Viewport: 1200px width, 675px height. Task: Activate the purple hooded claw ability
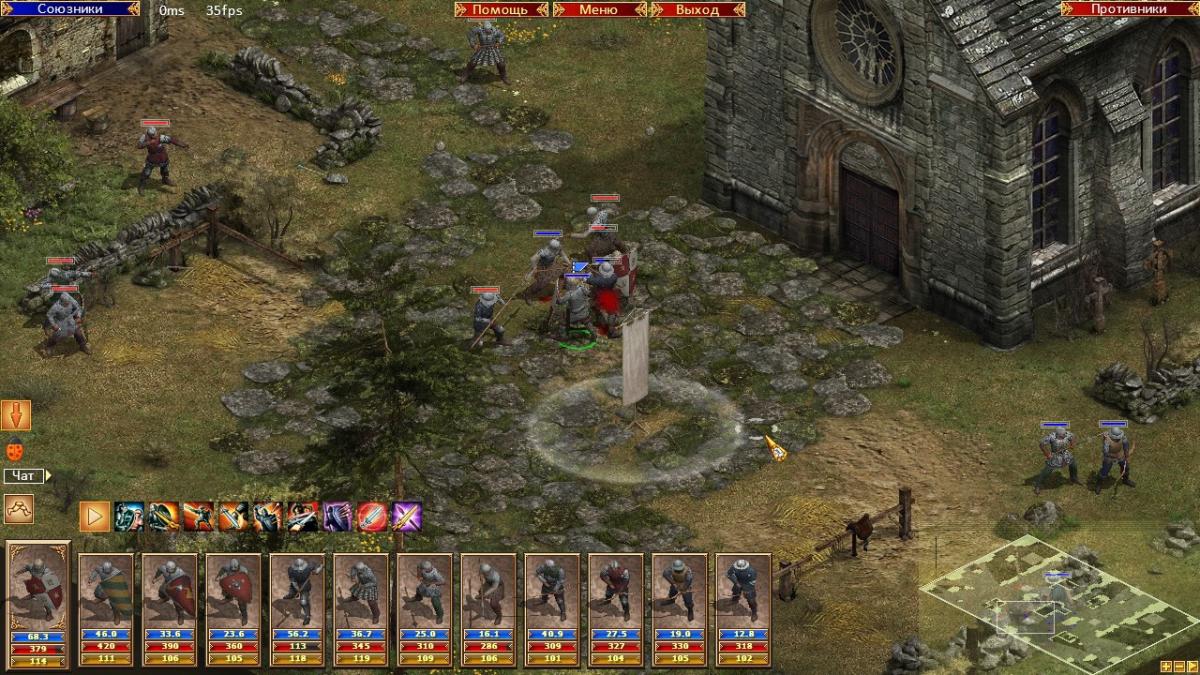point(337,516)
